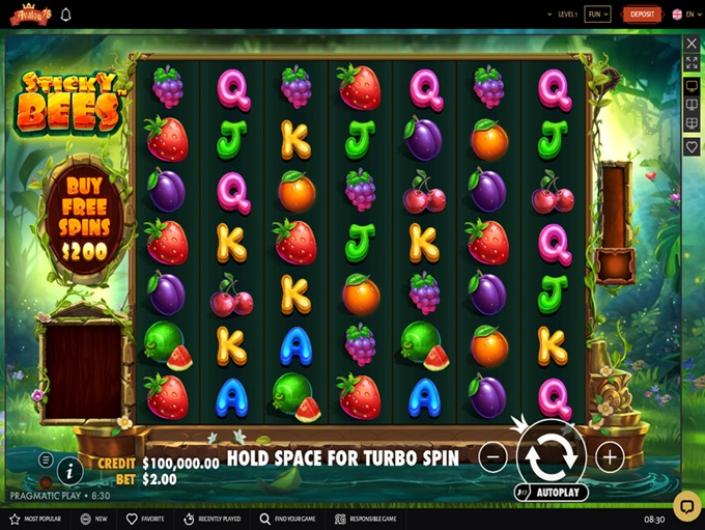Close the game window with the X
Image resolution: width=705 pixels, height=530 pixels.
tap(691, 44)
